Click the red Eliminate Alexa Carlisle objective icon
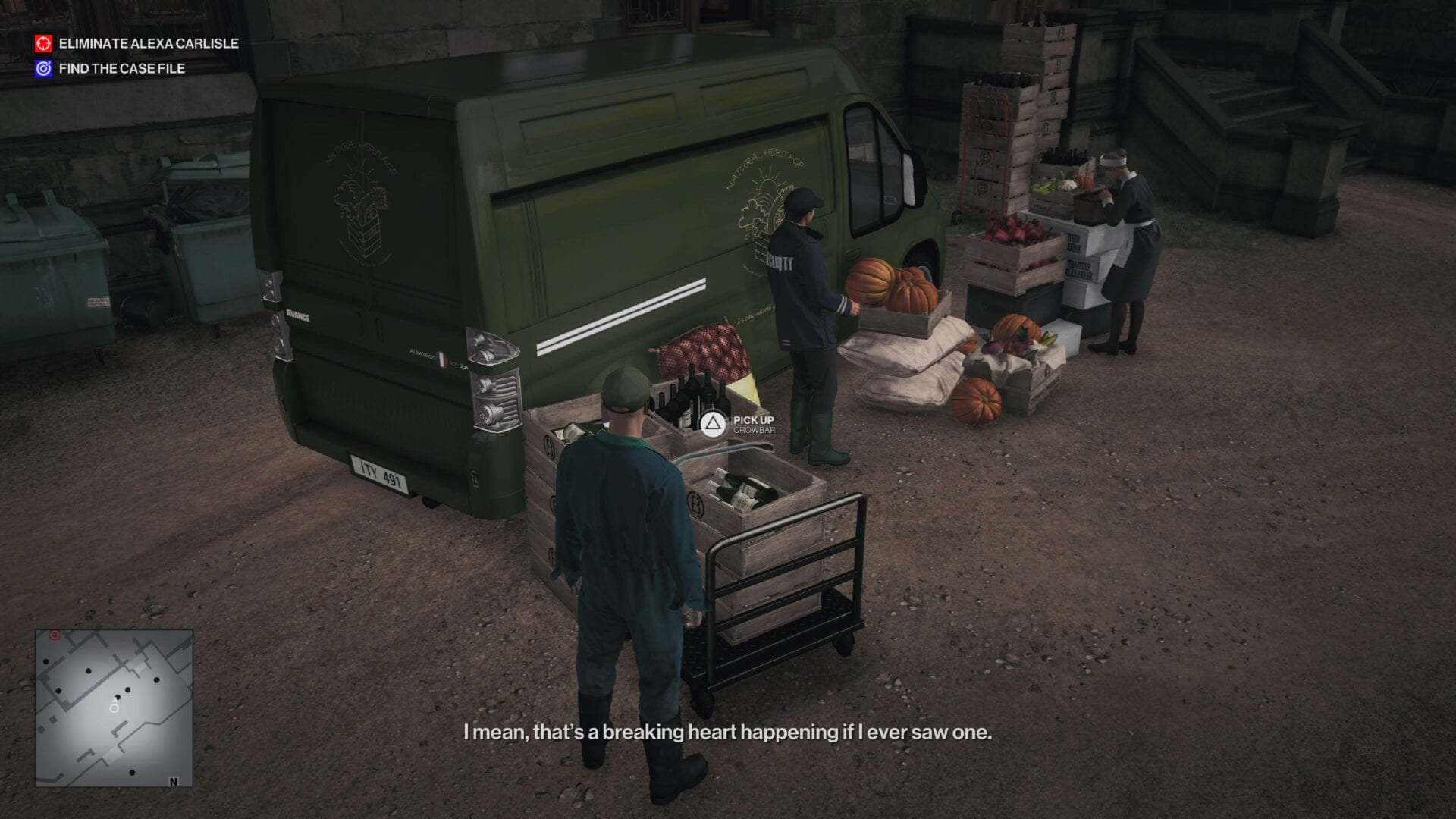This screenshot has height=819, width=1456. 43,44
